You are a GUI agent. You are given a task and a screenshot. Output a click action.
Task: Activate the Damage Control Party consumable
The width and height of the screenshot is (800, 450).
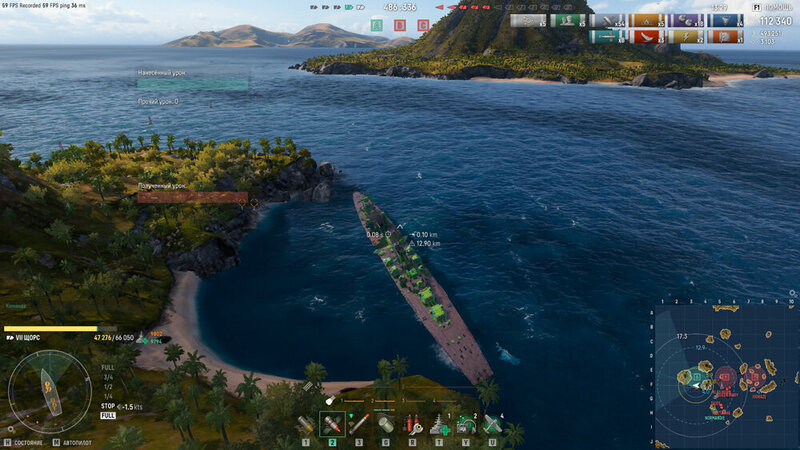coord(411,424)
